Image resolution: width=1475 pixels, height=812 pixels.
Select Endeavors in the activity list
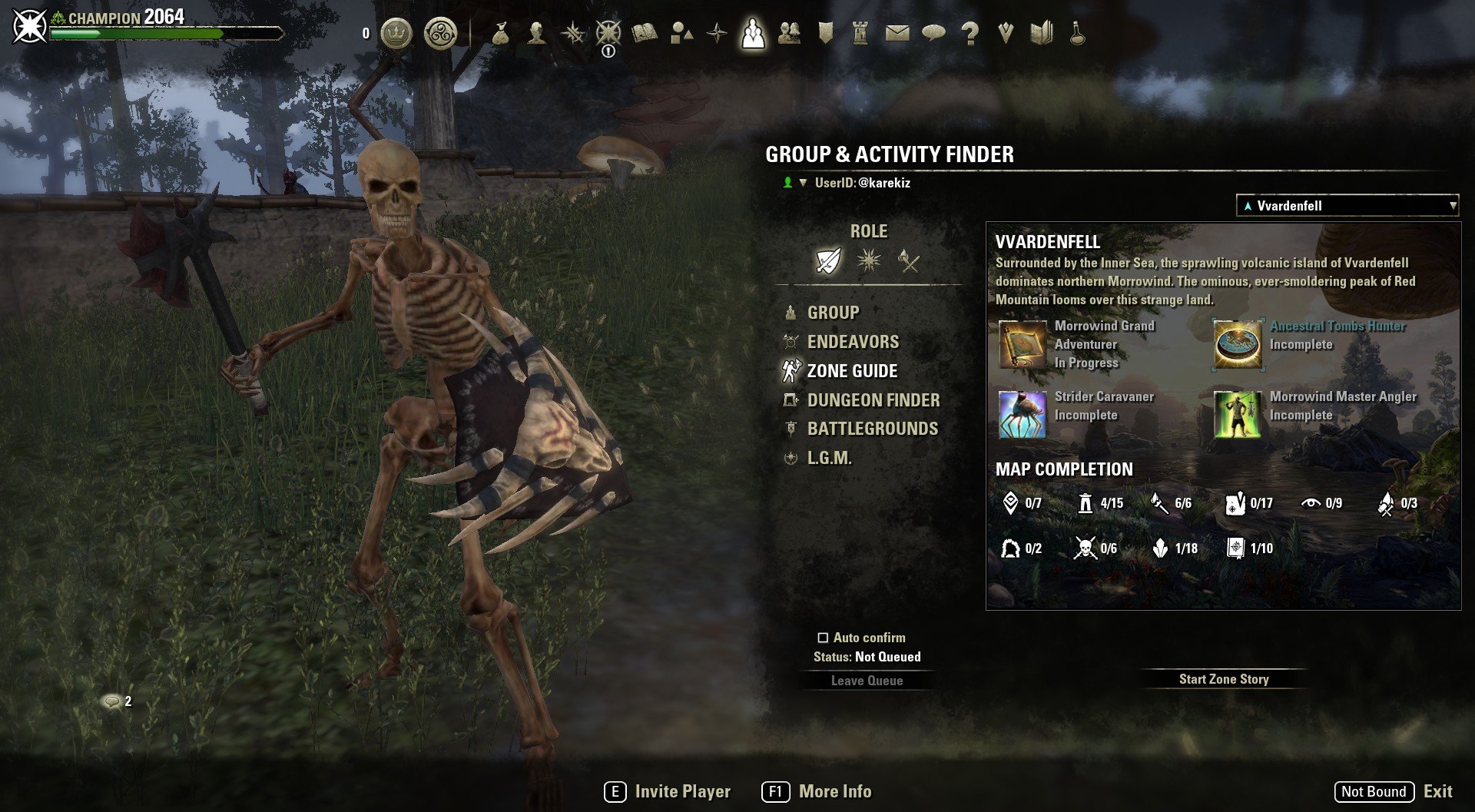(x=852, y=342)
